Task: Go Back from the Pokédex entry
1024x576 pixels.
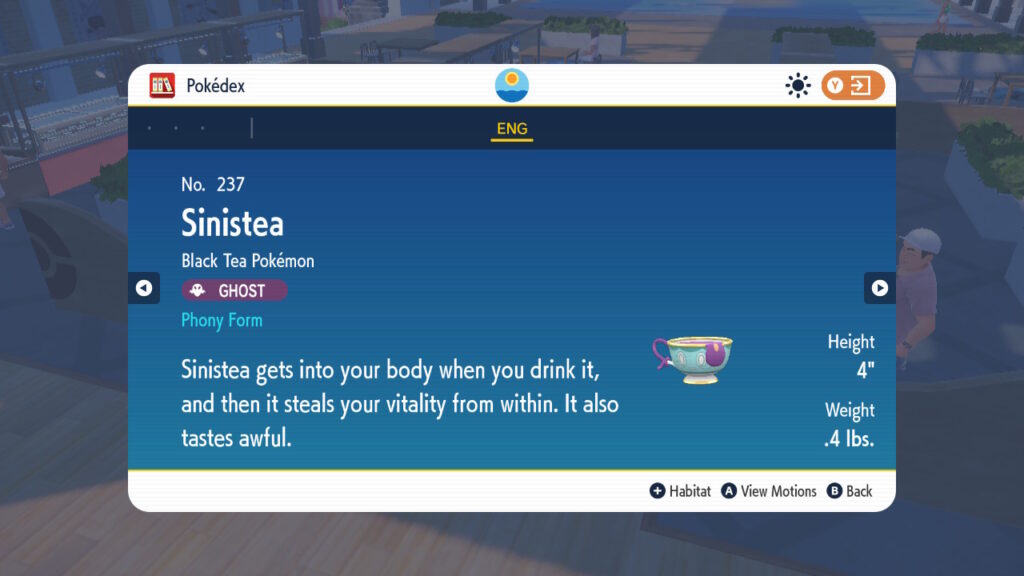Action: pos(849,491)
